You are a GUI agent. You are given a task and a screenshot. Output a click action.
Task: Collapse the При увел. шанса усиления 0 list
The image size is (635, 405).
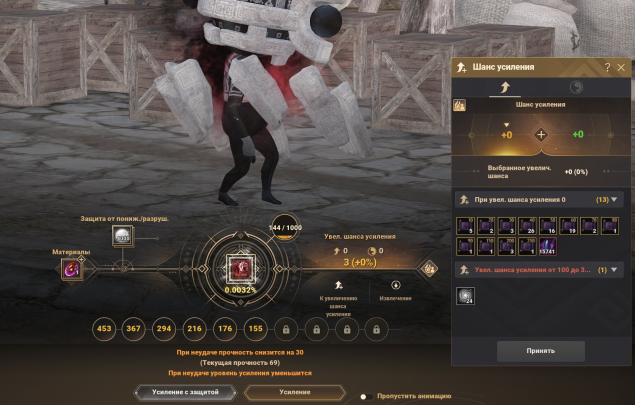coord(614,199)
